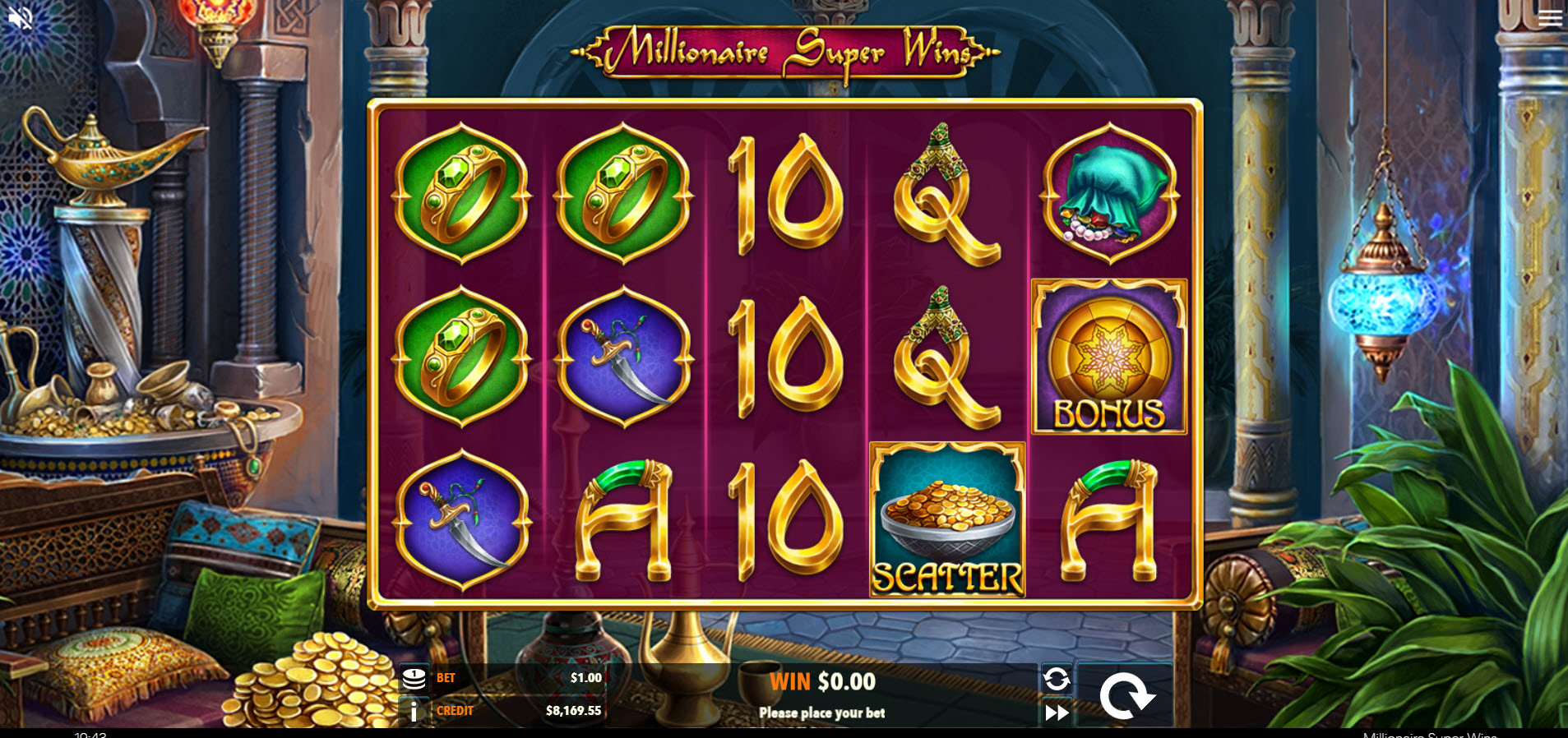Open the hamburger menu
Screen dimensions: 1568x738
point(1550,17)
